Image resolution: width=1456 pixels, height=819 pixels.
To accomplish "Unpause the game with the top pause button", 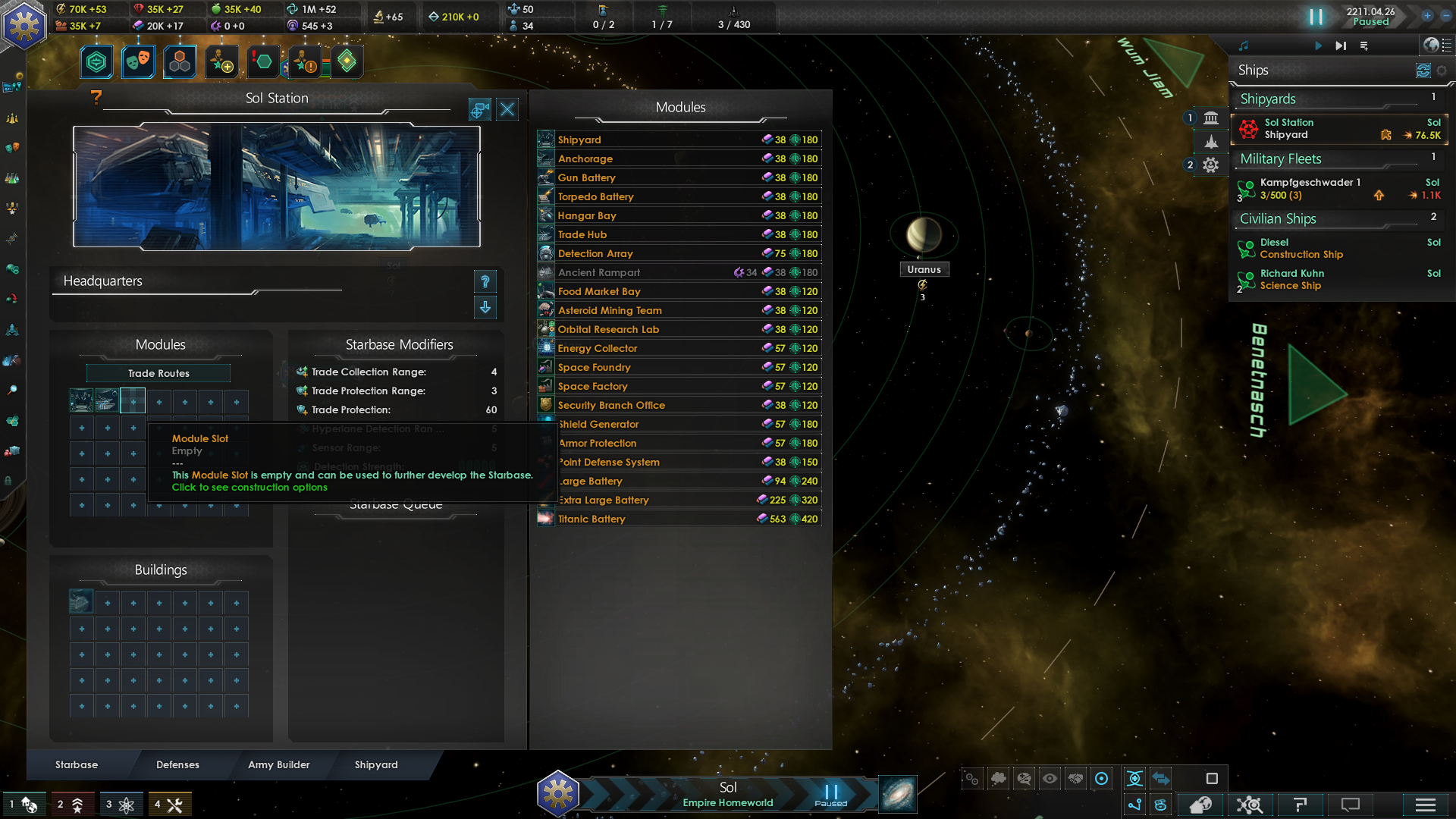I will click(1316, 17).
